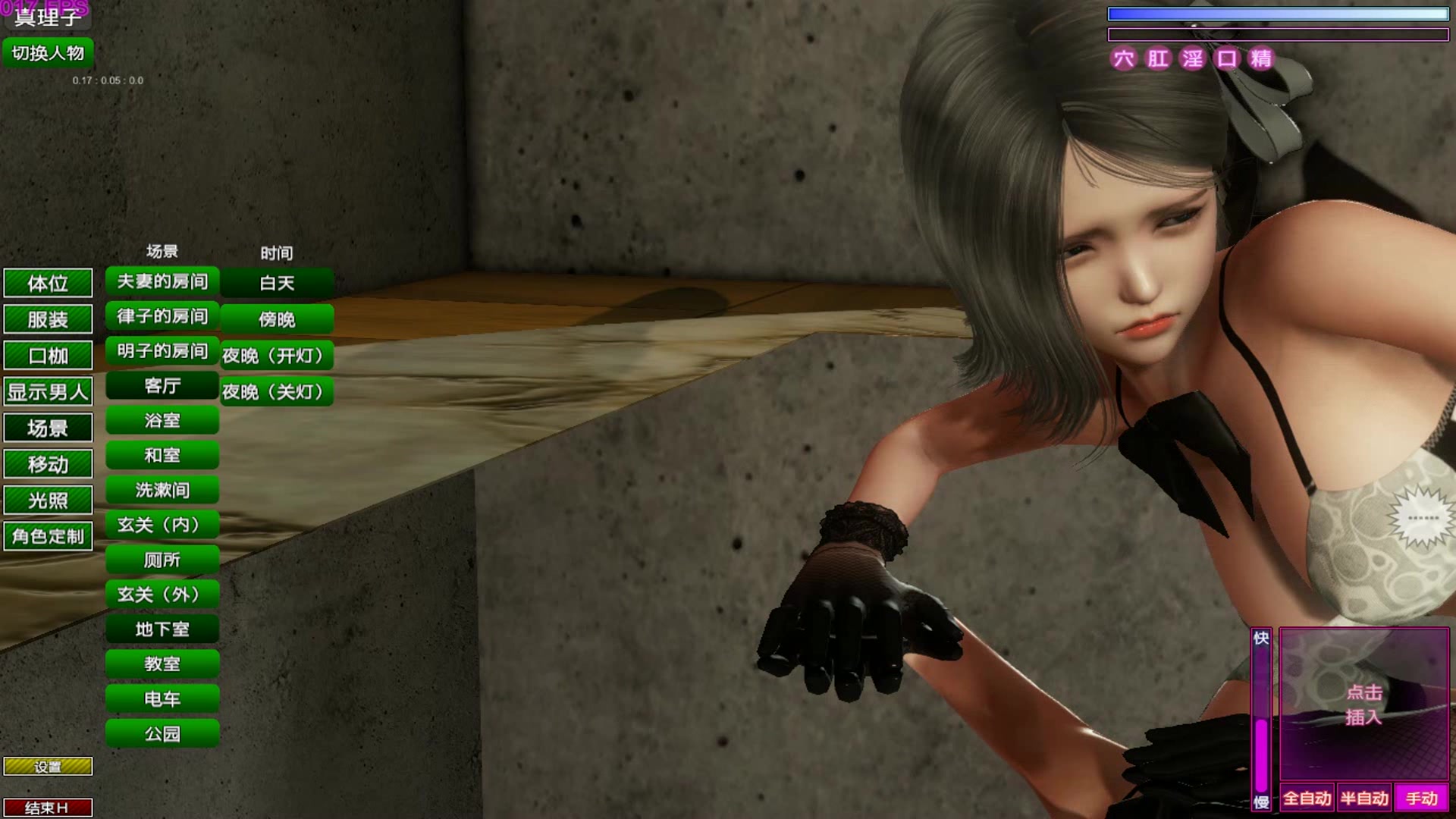Set time to 白天 daytime
The height and width of the screenshot is (819, 1456).
point(277,284)
